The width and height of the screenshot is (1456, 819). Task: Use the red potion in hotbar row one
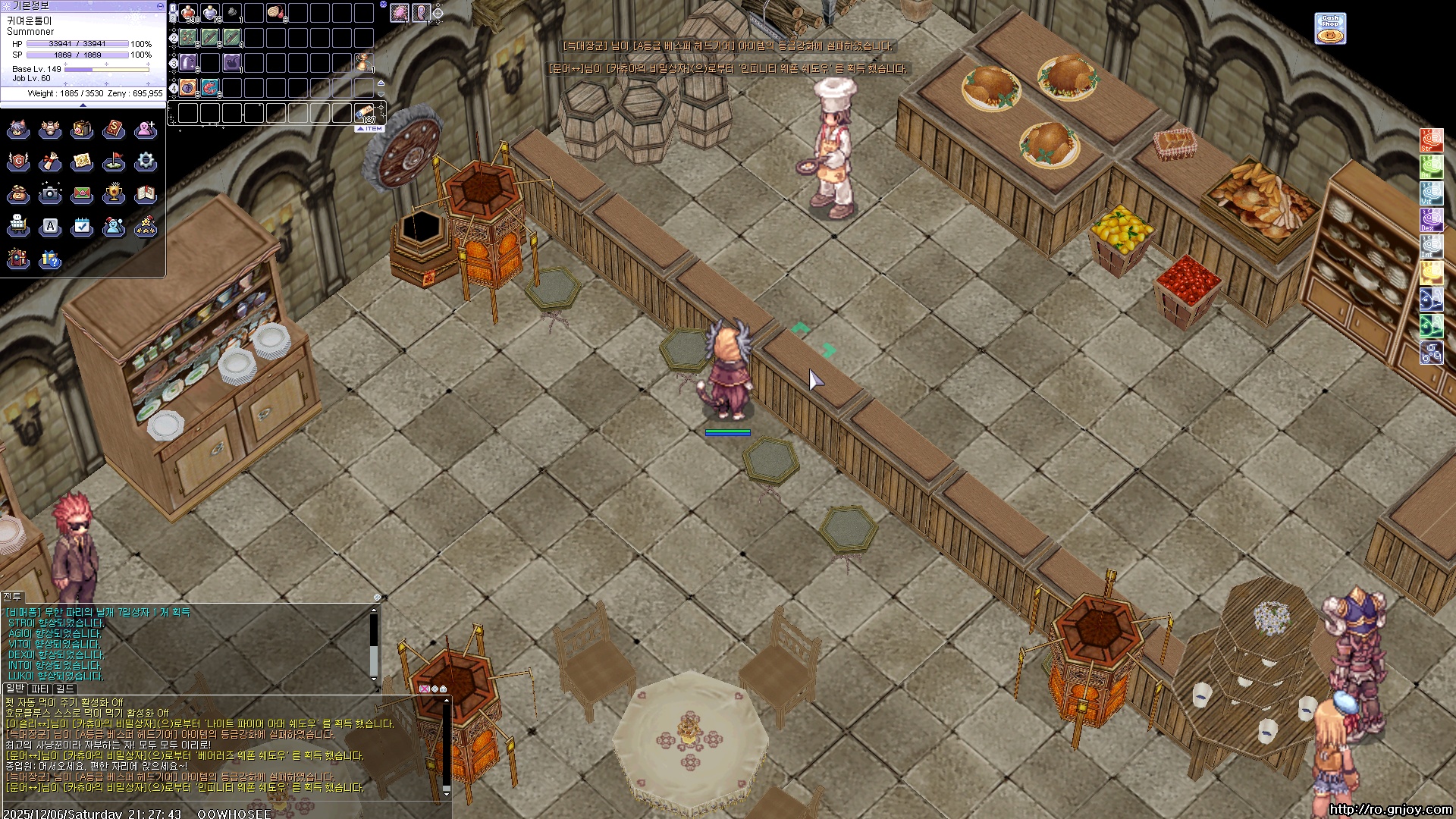189,13
